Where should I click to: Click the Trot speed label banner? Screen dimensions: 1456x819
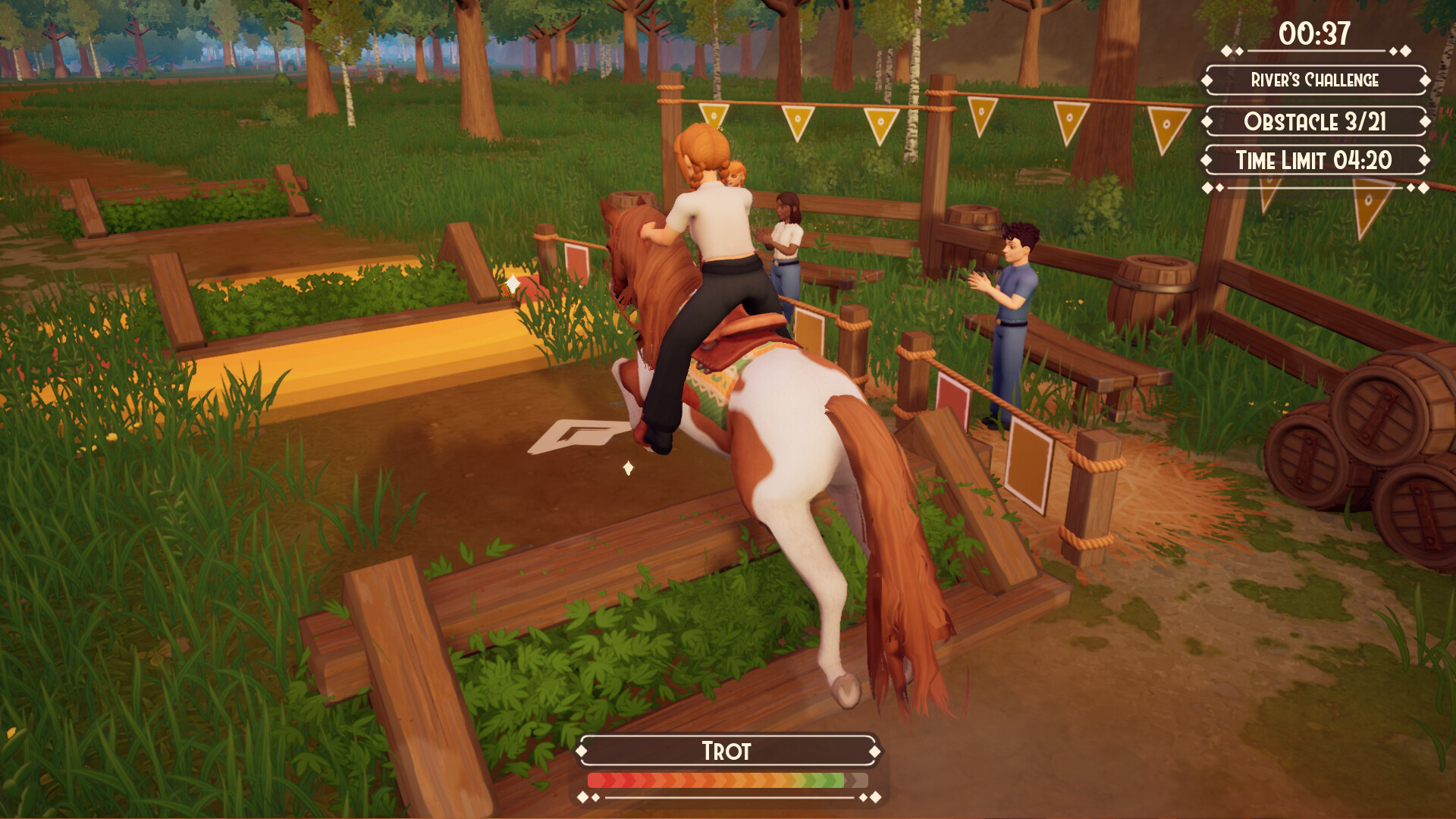click(726, 752)
